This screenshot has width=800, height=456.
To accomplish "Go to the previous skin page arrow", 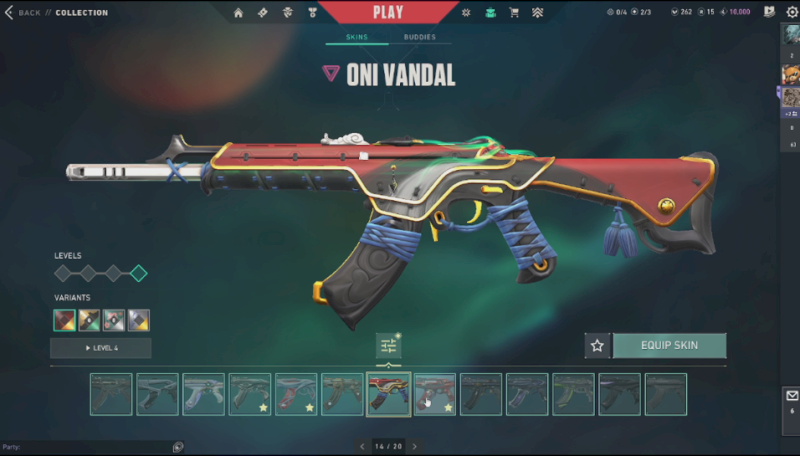I will 361,446.
